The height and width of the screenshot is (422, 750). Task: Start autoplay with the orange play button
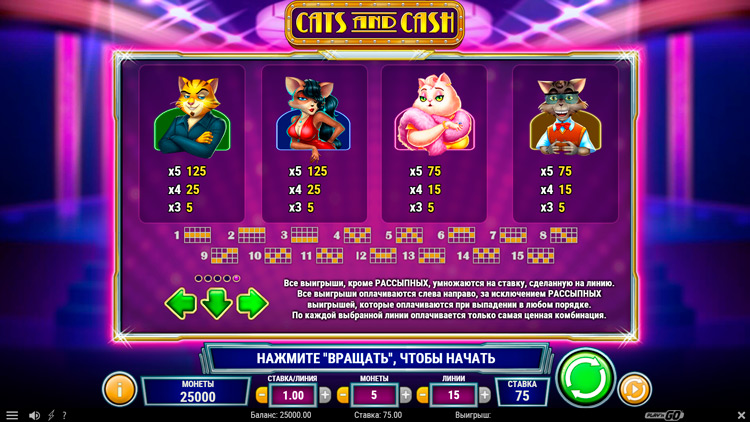click(x=635, y=388)
